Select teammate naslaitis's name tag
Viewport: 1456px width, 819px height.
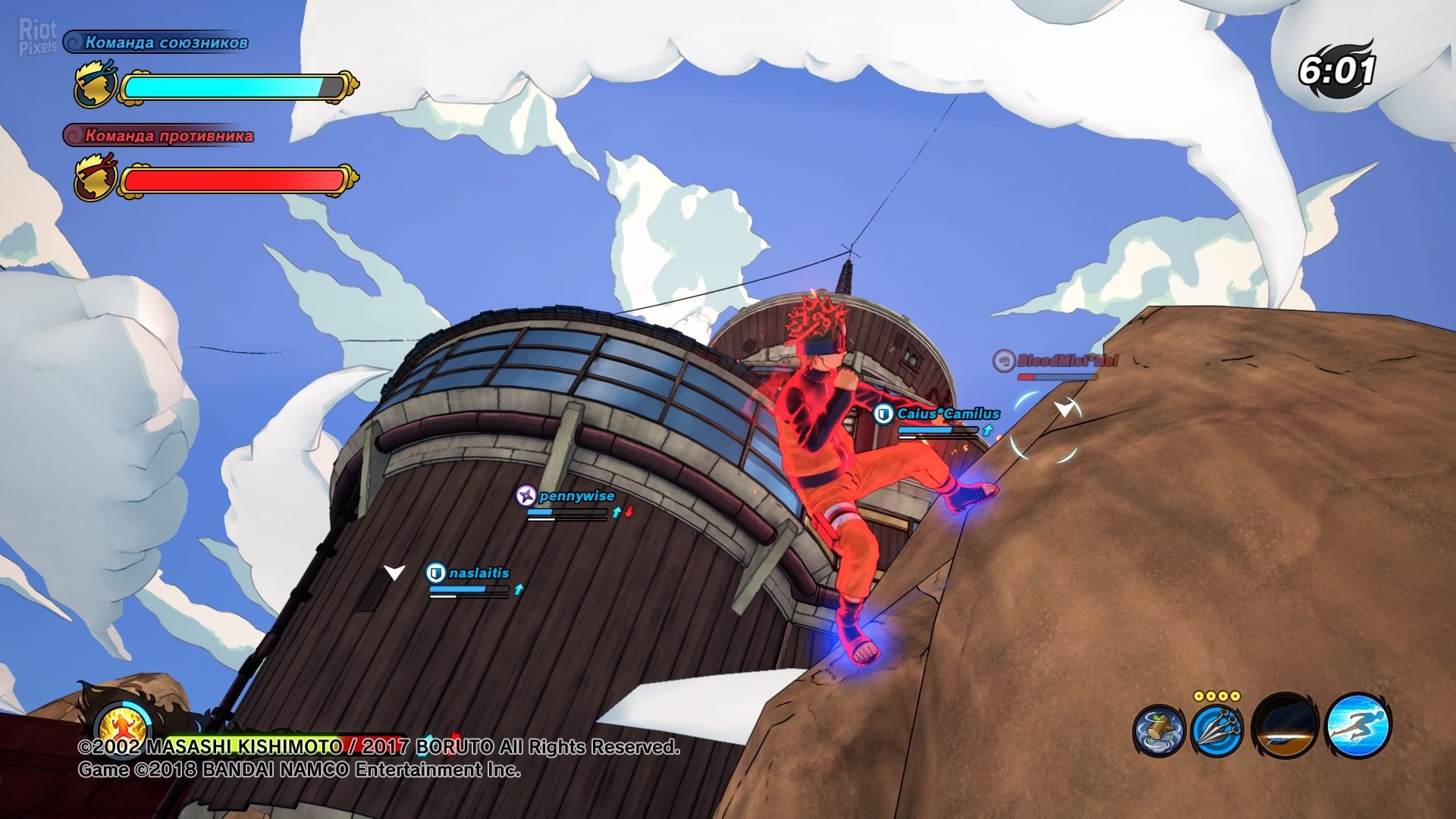click(479, 573)
